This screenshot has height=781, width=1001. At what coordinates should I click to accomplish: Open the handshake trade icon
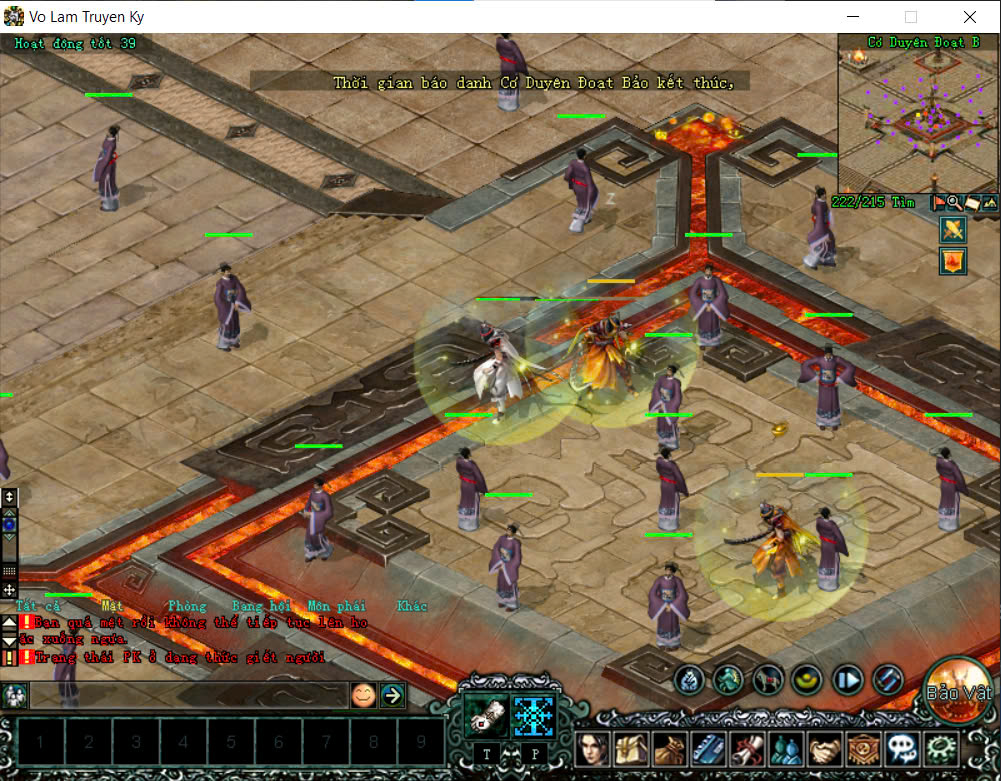pyautogui.click(x=825, y=748)
